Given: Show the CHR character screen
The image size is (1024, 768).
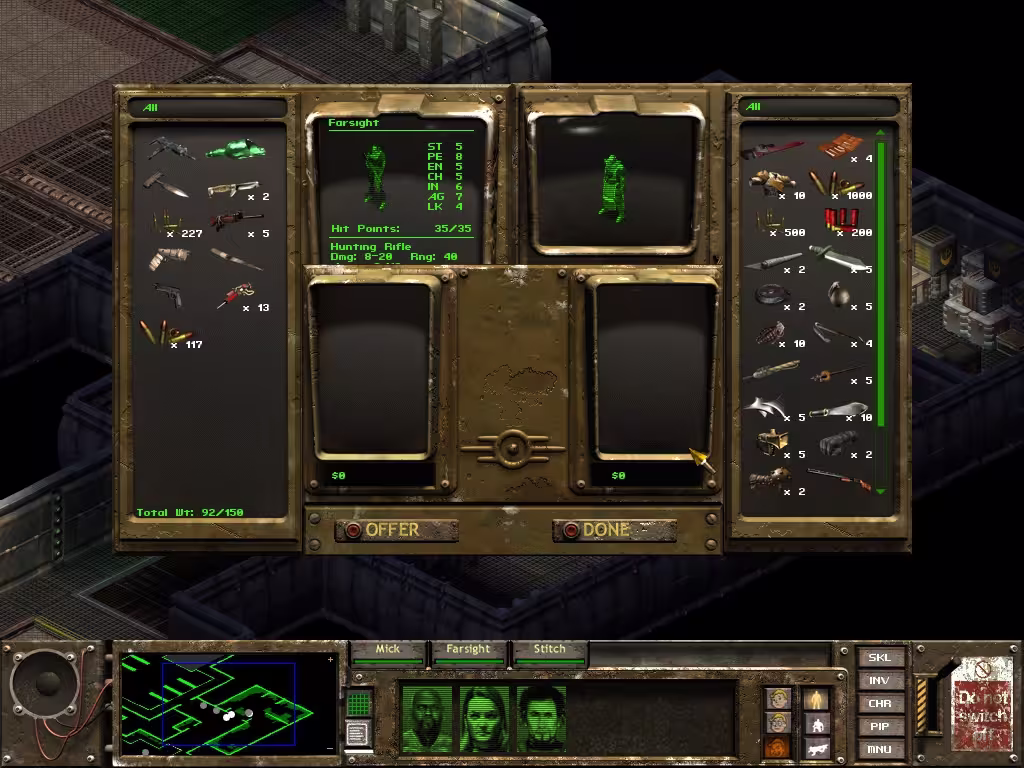Looking at the screenshot, I should [x=879, y=704].
